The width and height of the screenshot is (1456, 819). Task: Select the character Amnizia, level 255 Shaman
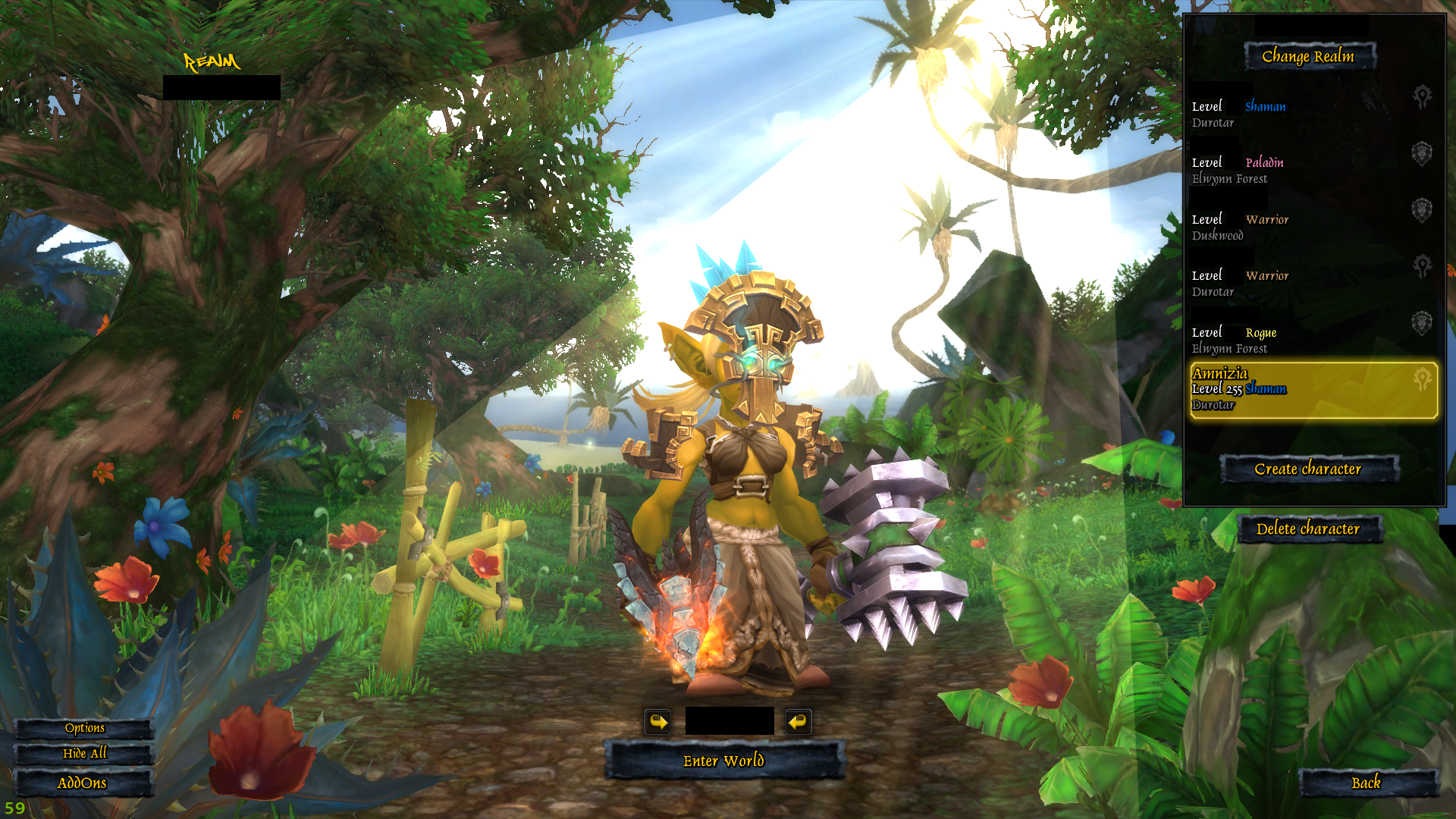[1312, 390]
